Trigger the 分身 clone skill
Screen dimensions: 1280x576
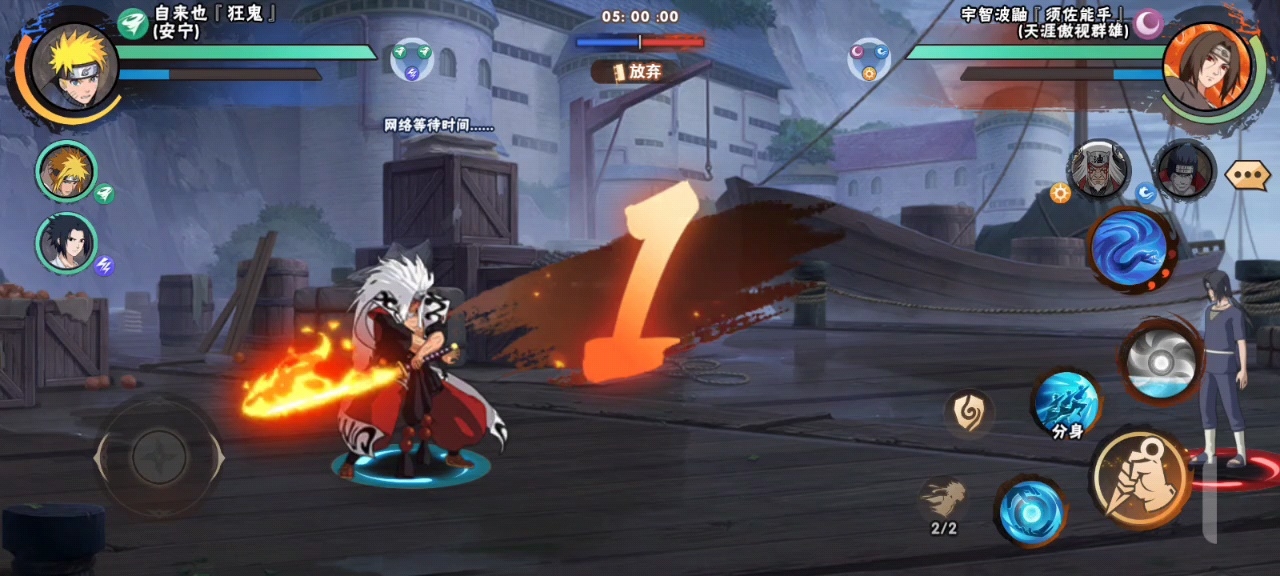click(1066, 405)
